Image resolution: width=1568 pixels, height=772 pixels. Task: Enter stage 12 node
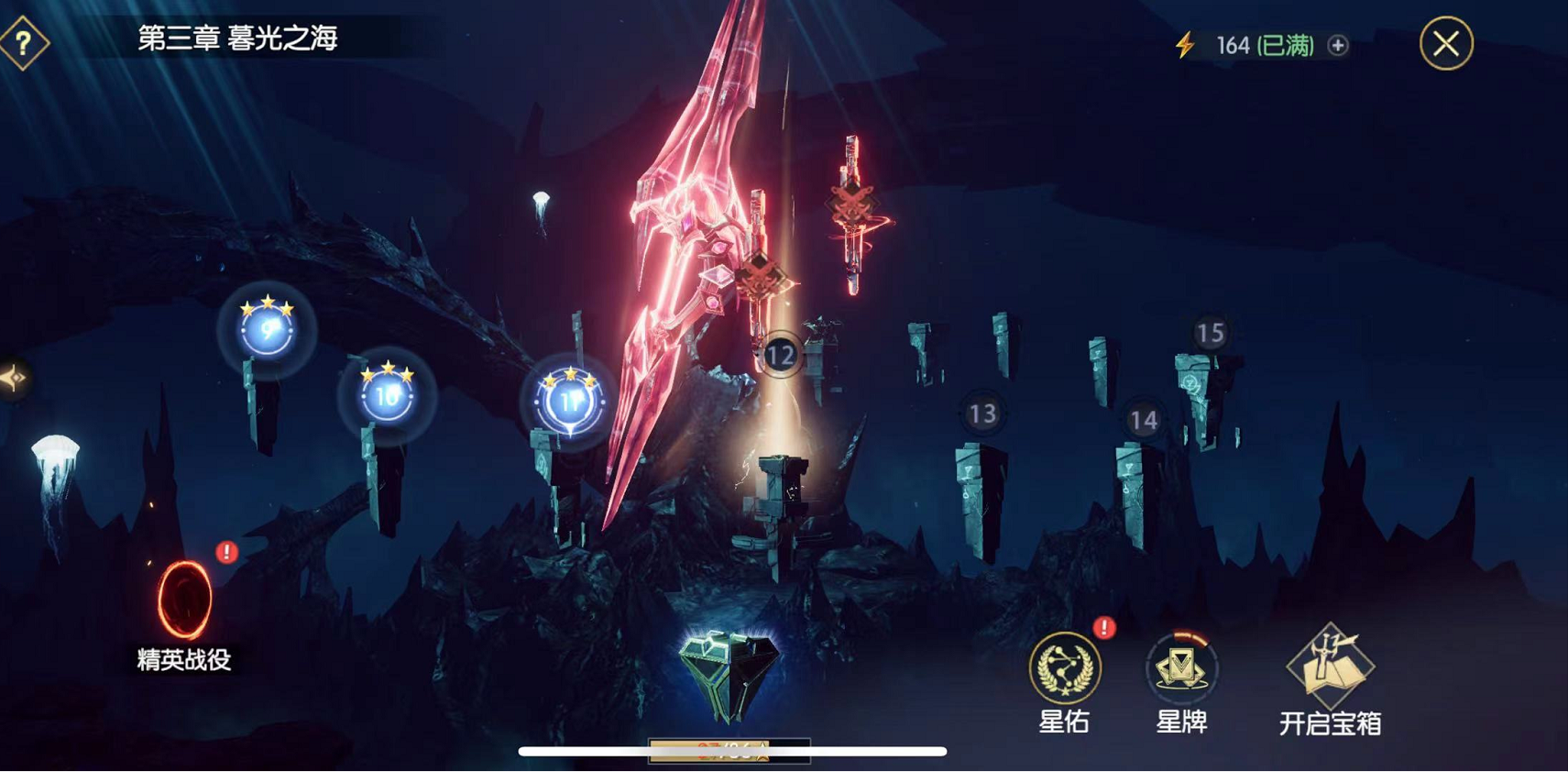click(x=780, y=355)
